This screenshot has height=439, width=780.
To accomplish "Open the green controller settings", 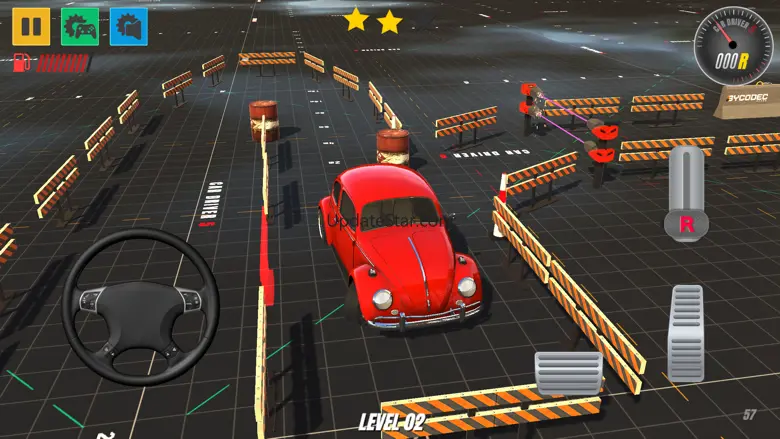I will 80,26.
